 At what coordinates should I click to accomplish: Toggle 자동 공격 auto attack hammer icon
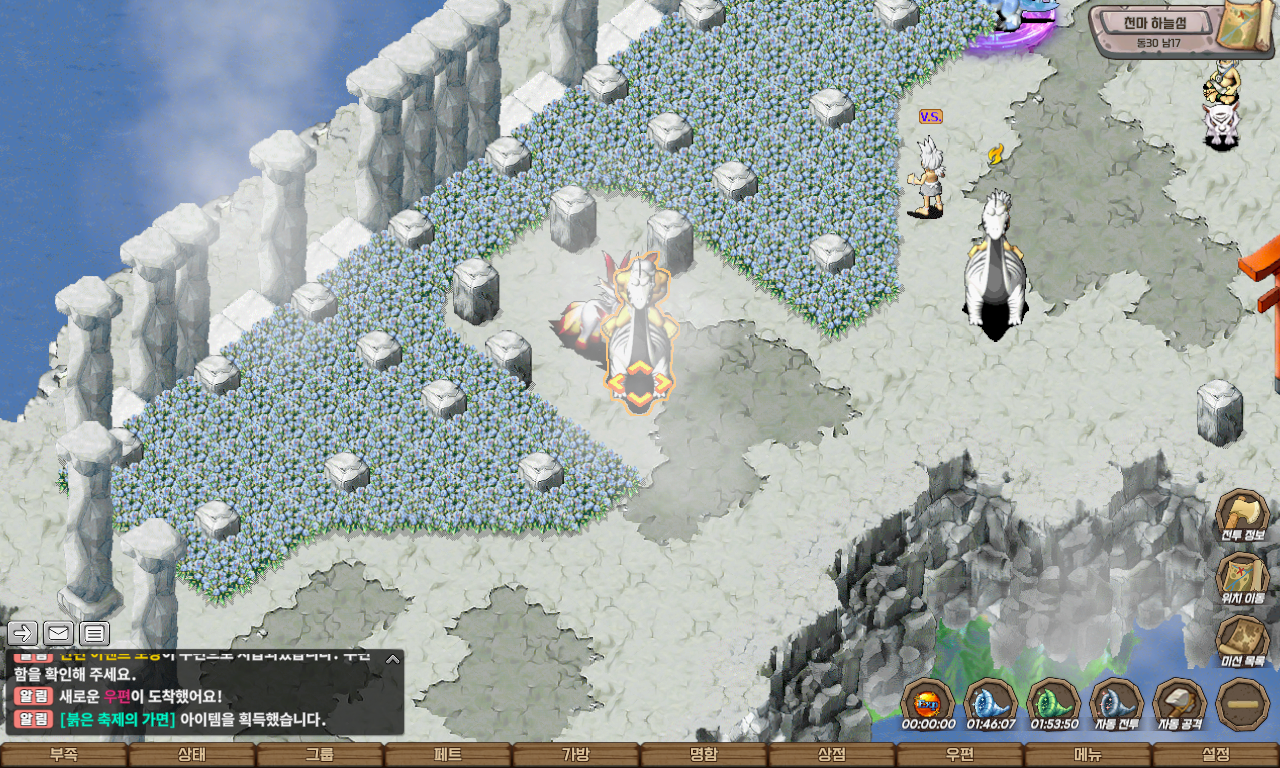[1179, 703]
